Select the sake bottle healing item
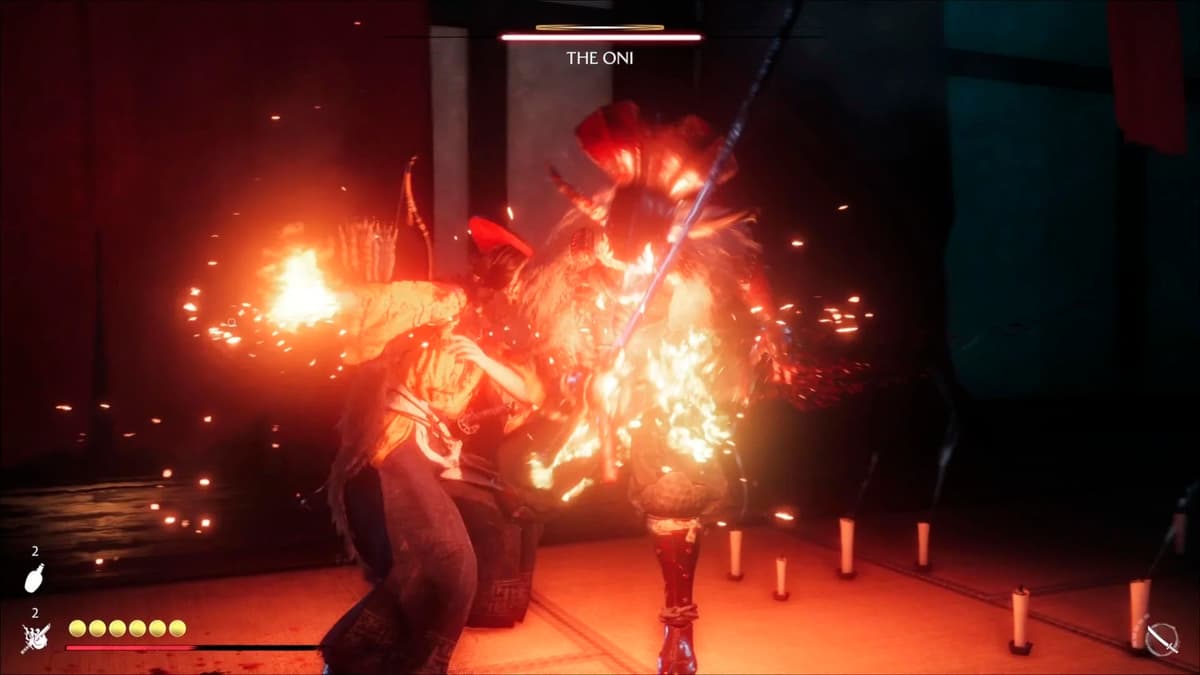The image size is (1200, 675). click(34, 578)
